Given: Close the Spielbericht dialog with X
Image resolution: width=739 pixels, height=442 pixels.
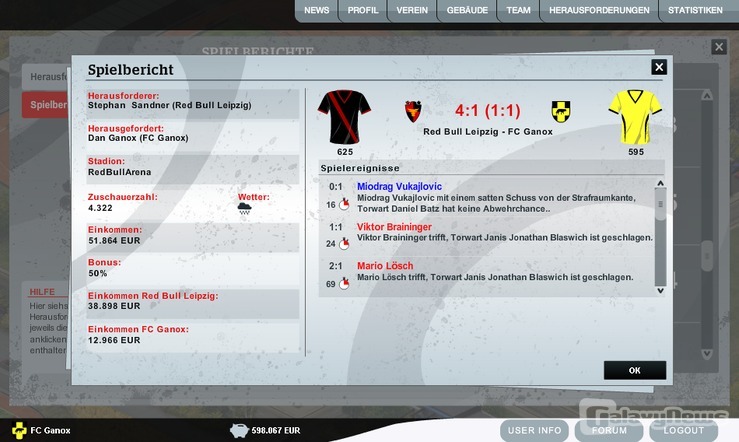Looking at the screenshot, I should click(x=658, y=67).
